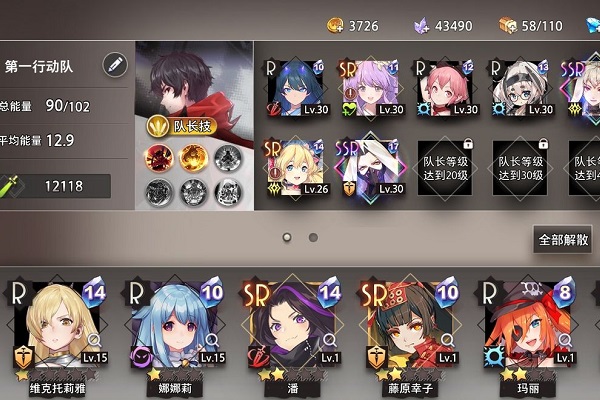Tap 全部解散 to disband all members
The height and width of the screenshot is (400, 600).
[x=563, y=240]
